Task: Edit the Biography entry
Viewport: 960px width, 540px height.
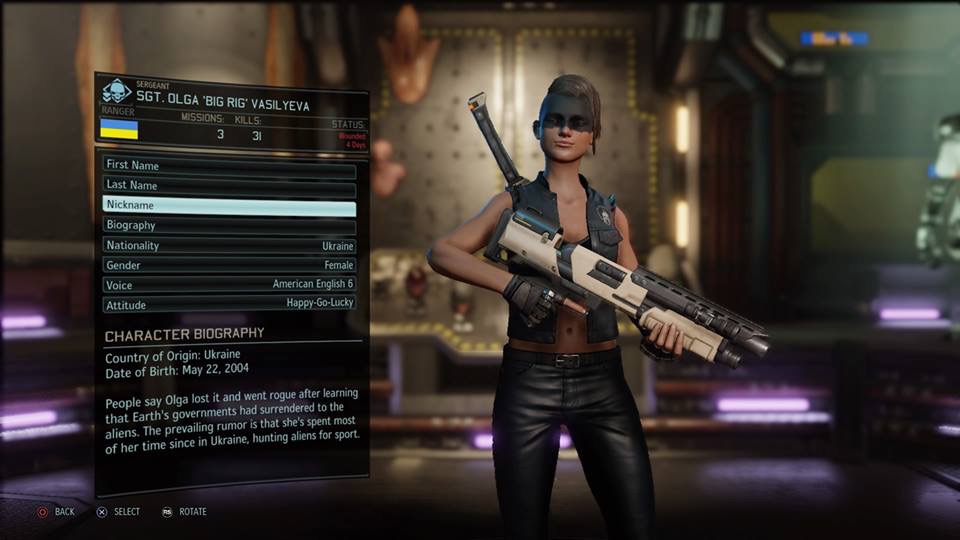Action: pyautogui.click(x=229, y=226)
